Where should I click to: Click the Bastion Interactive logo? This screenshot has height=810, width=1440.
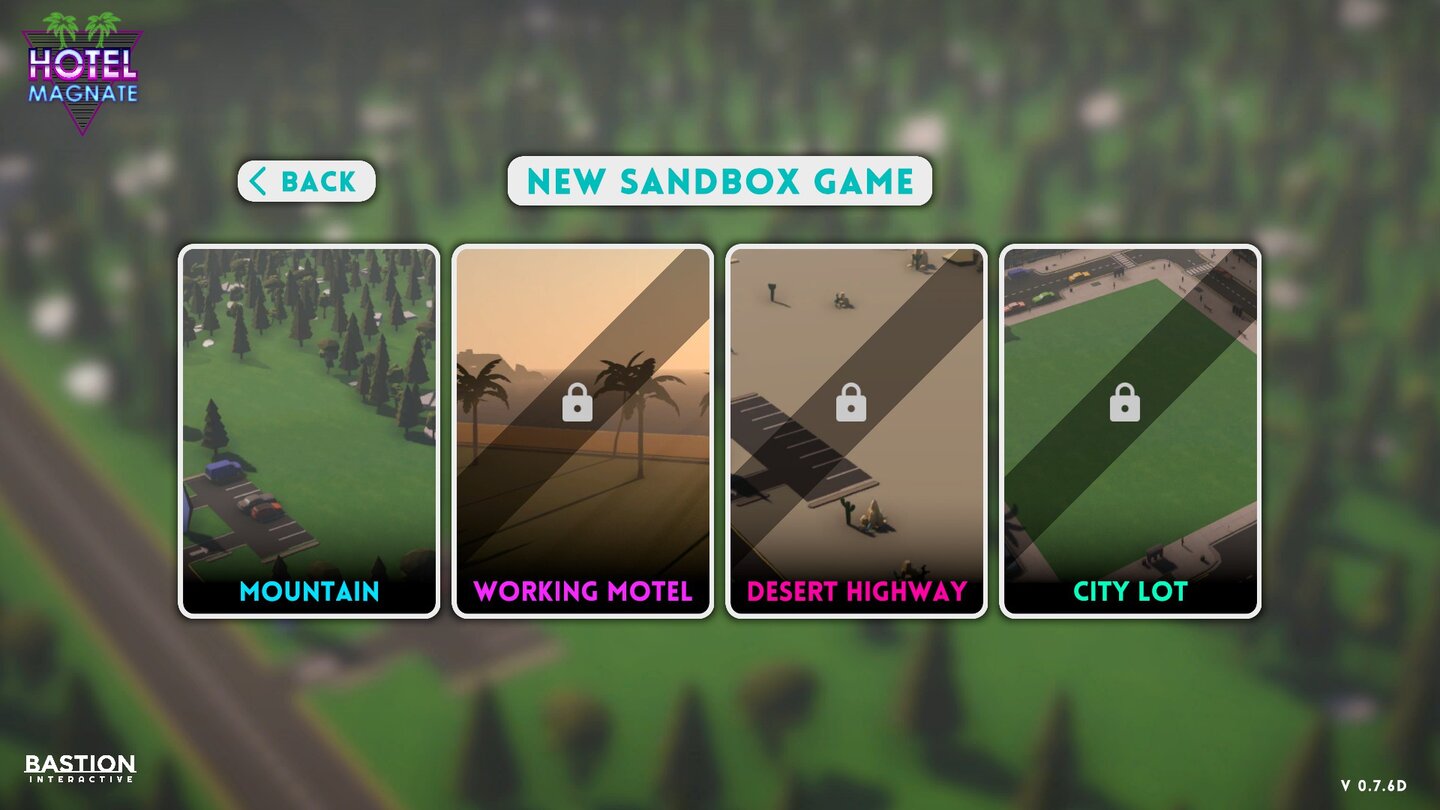[78, 765]
